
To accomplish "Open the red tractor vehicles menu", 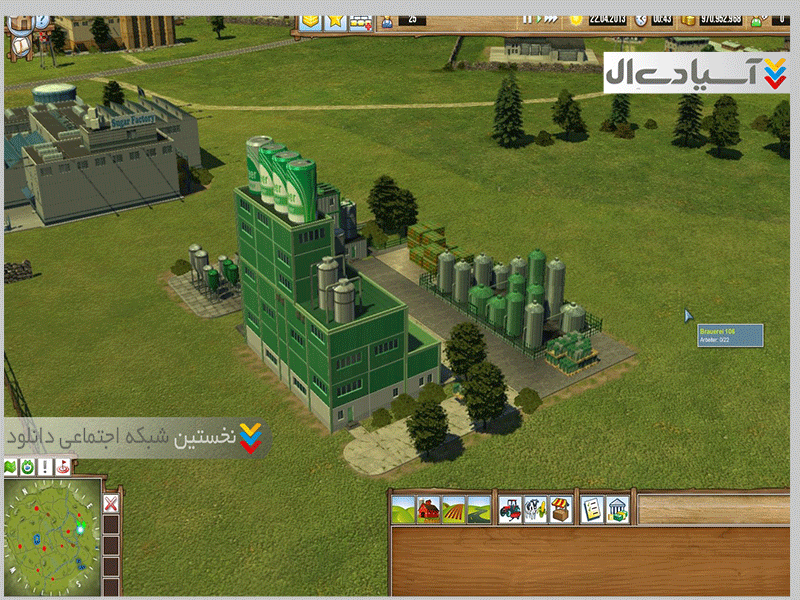I will [x=510, y=509].
